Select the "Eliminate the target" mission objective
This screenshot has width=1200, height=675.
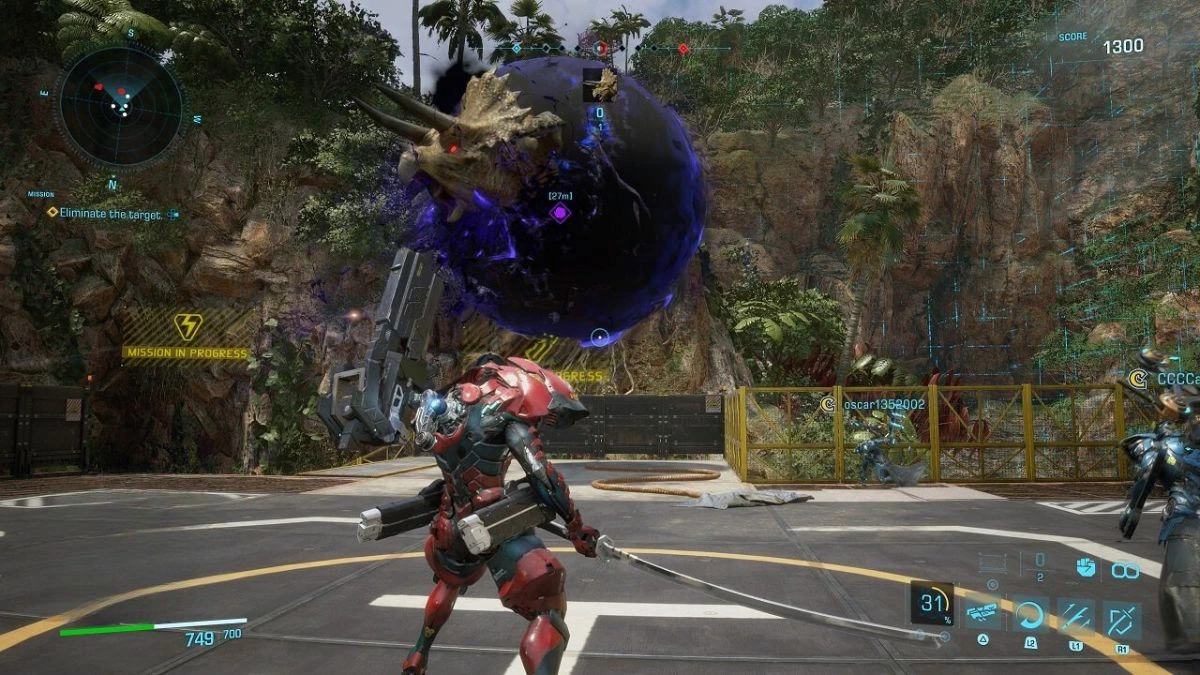pos(110,213)
